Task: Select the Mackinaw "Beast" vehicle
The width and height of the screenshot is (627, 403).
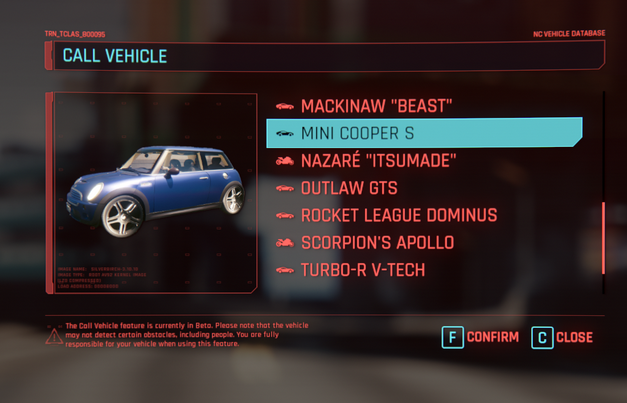Action: click(376, 106)
